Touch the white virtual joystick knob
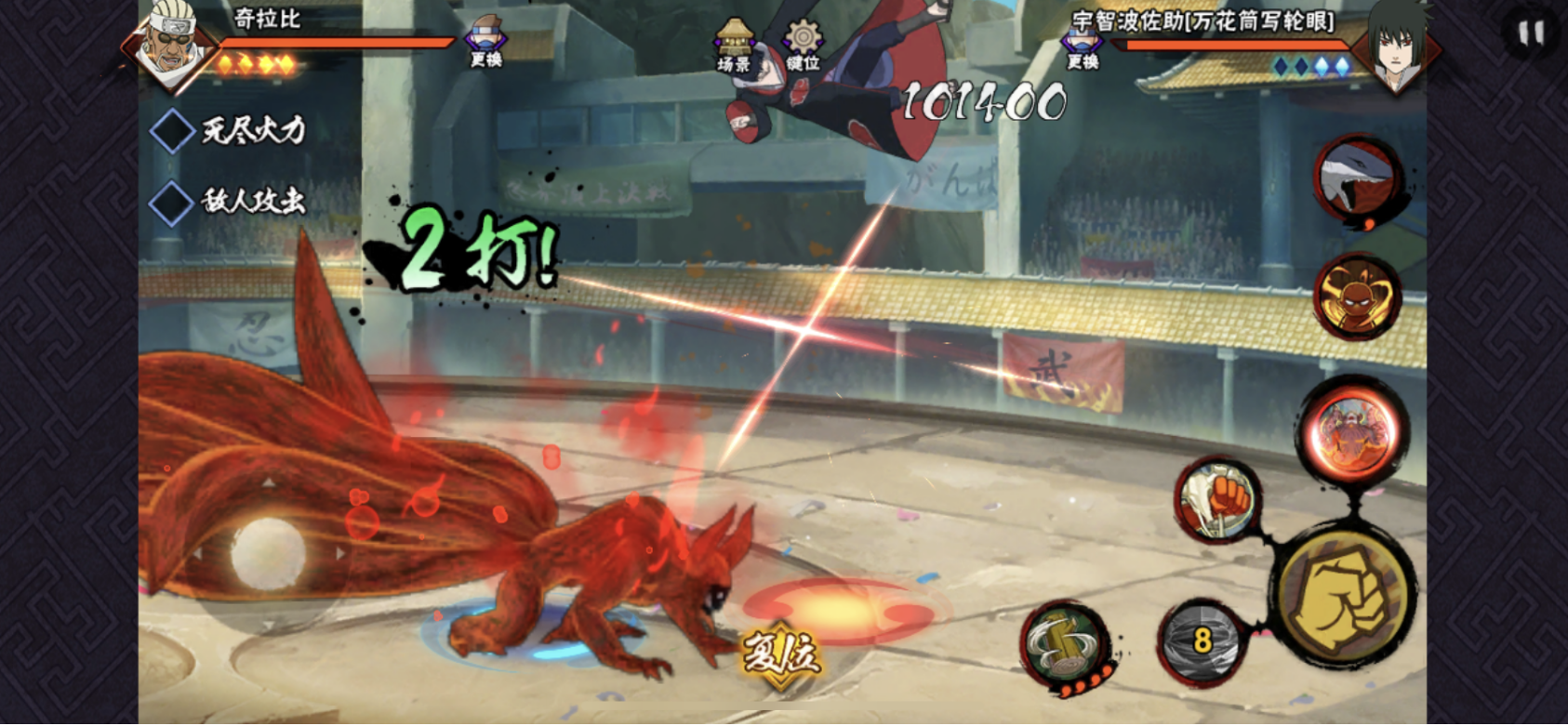Viewport: 1568px width, 726px height. (268, 552)
